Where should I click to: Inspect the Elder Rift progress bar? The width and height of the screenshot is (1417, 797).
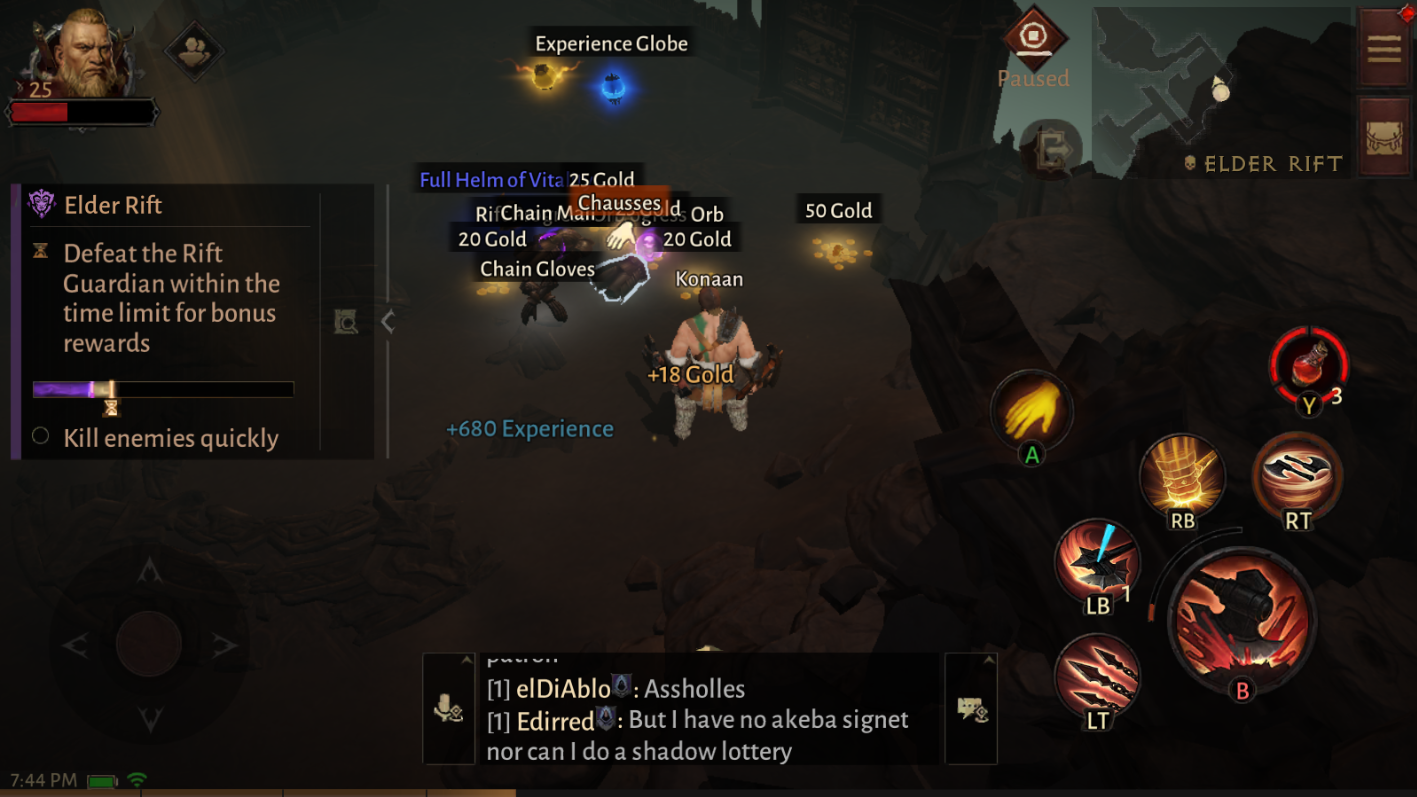coord(163,389)
